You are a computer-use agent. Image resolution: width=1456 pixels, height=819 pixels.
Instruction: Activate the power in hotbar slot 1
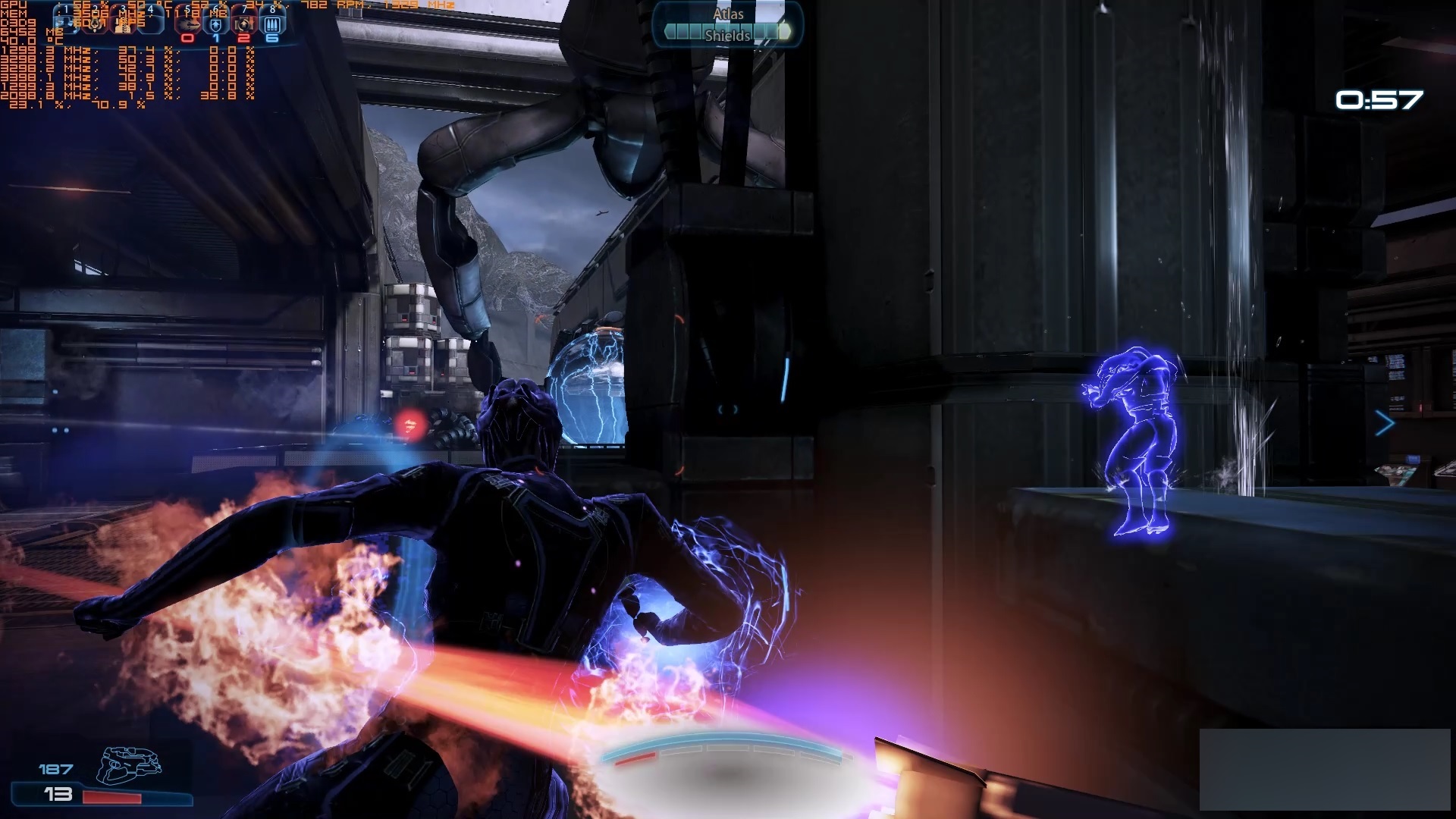point(67,23)
